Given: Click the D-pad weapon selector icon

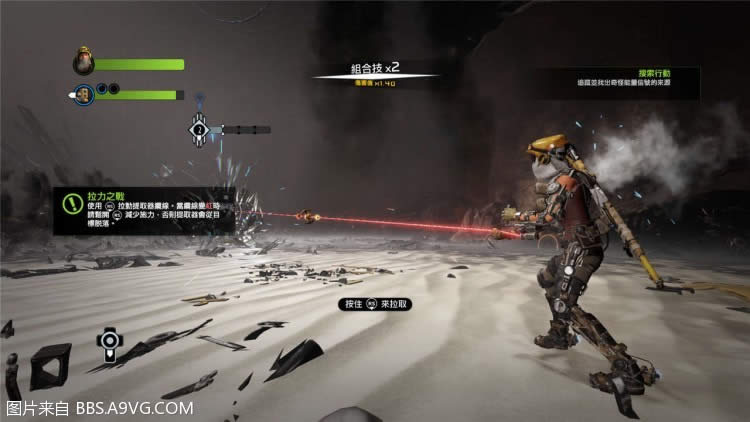Looking at the screenshot, I should [x=109, y=343].
